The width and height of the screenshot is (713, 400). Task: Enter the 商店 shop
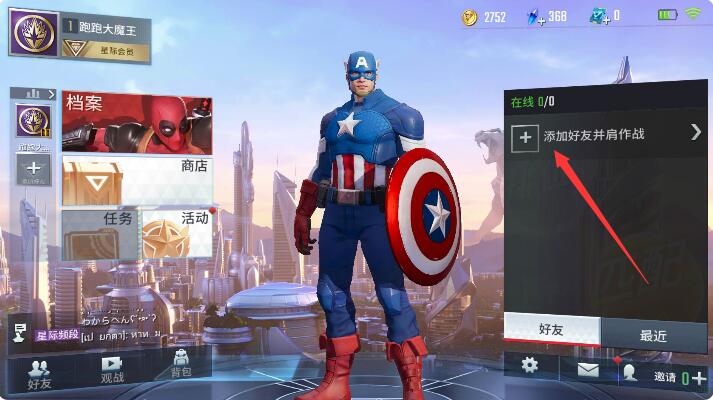click(137, 180)
